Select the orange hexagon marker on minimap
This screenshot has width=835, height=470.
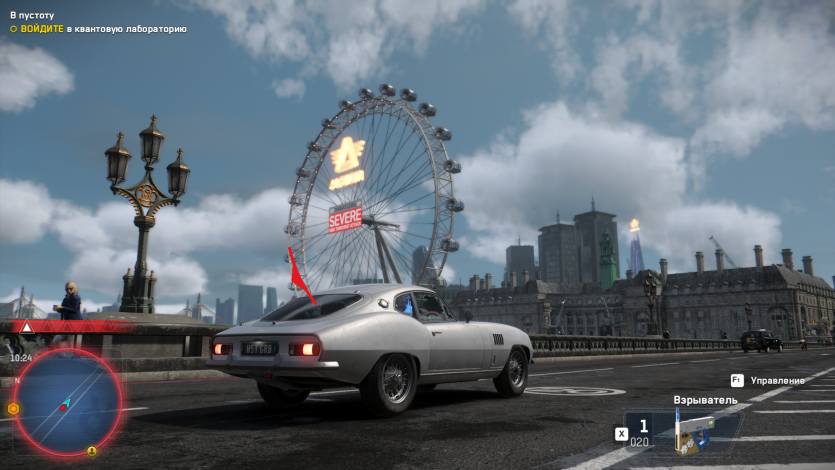pyautogui.click(x=13, y=408)
